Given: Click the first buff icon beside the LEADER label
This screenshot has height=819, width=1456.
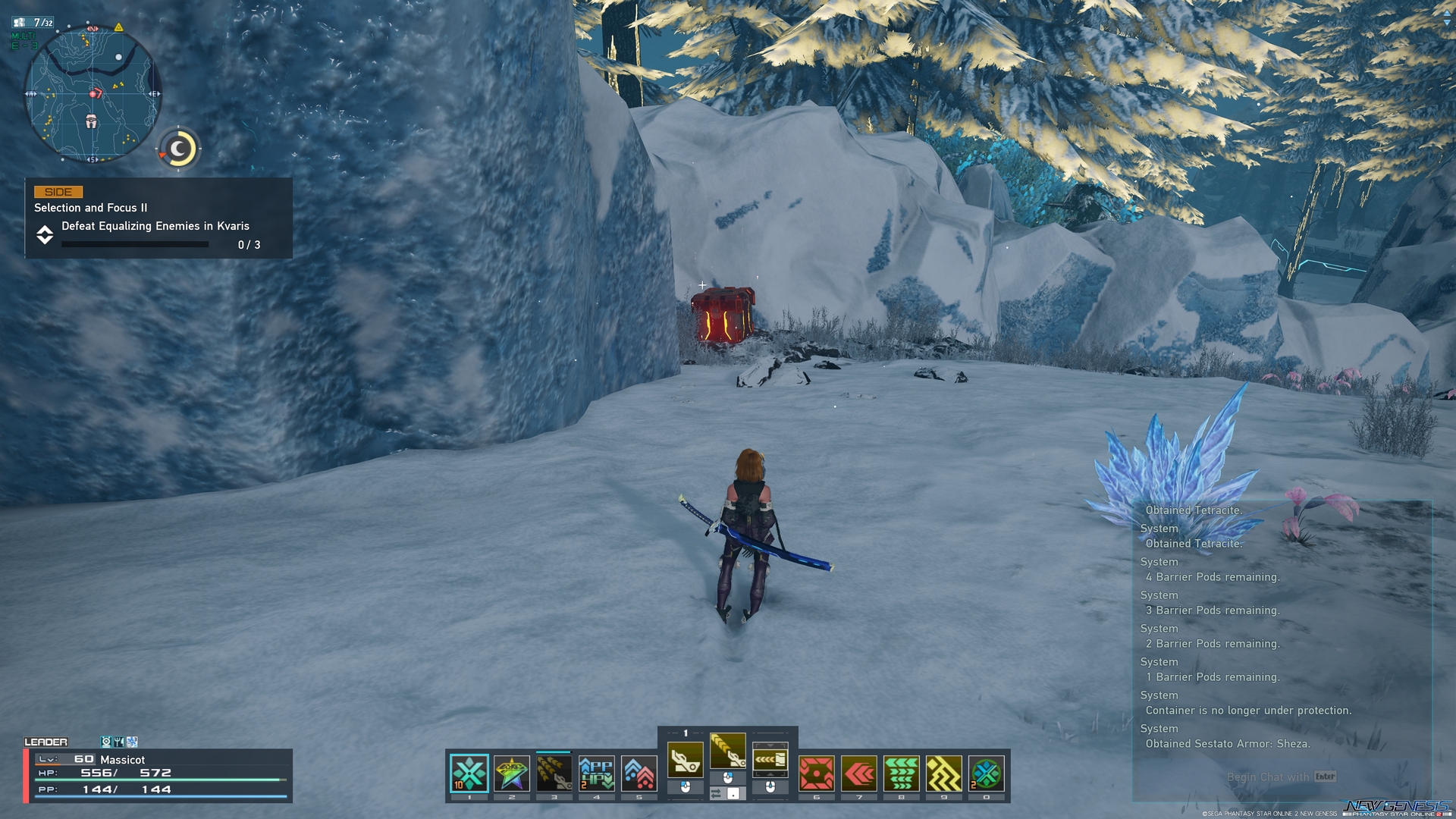Looking at the screenshot, I should tap(105, 742).
